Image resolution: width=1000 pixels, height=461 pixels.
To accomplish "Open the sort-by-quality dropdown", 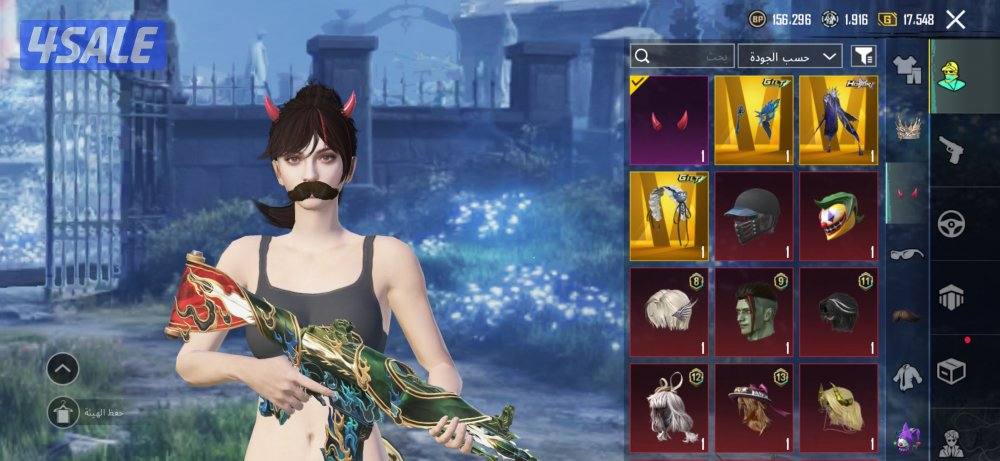I will coord(790,57).
